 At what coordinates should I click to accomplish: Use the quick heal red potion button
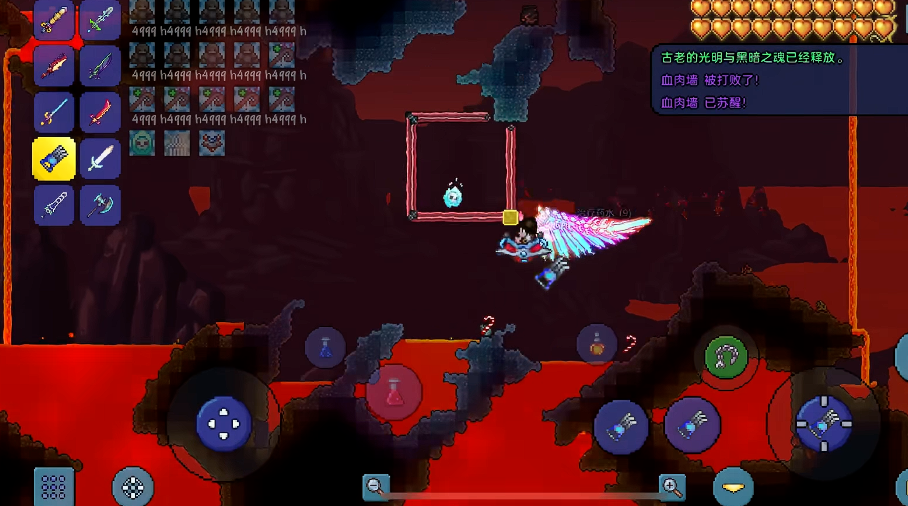pos(393,391)
